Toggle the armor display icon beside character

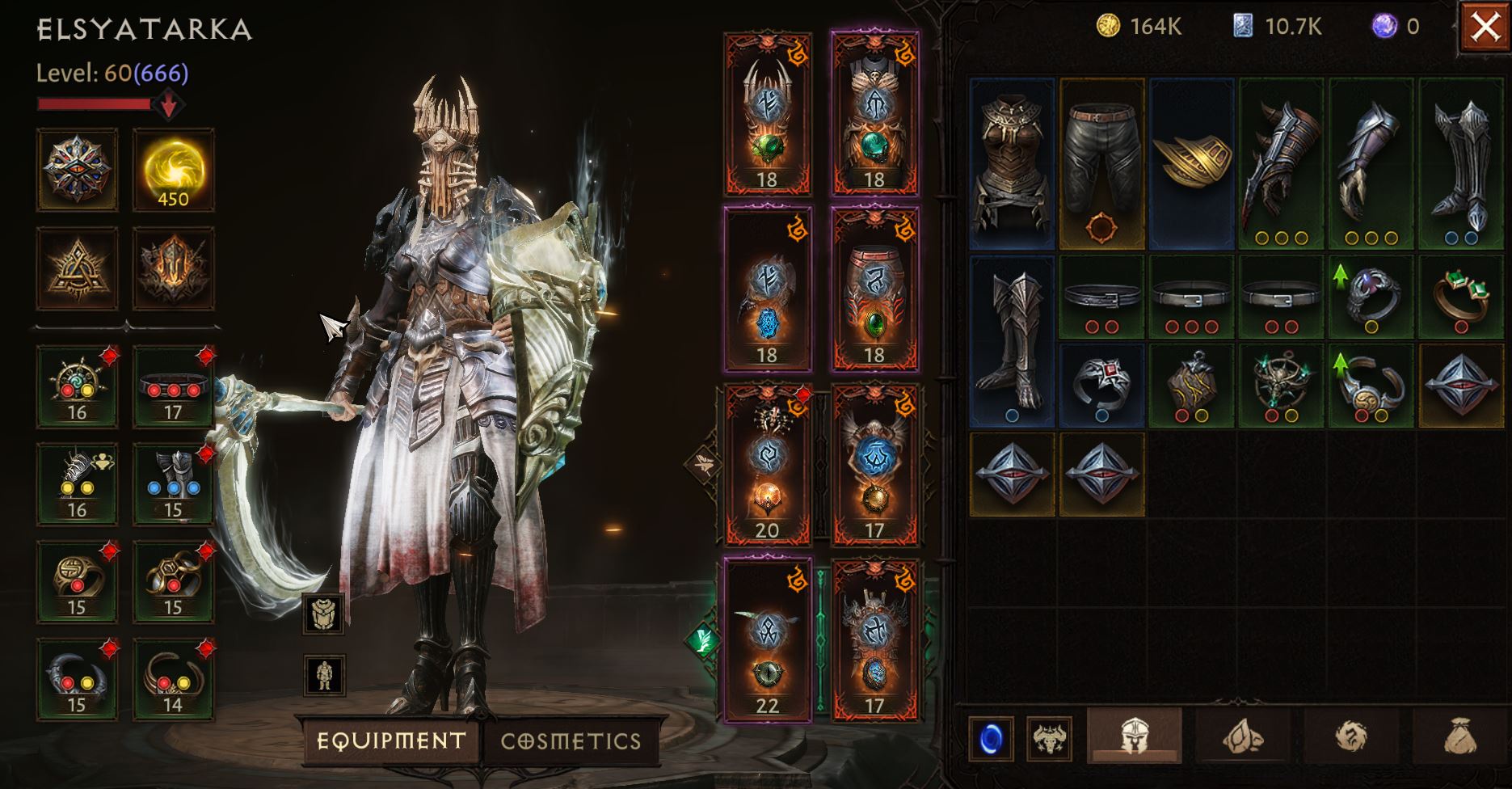coord(323,614)
